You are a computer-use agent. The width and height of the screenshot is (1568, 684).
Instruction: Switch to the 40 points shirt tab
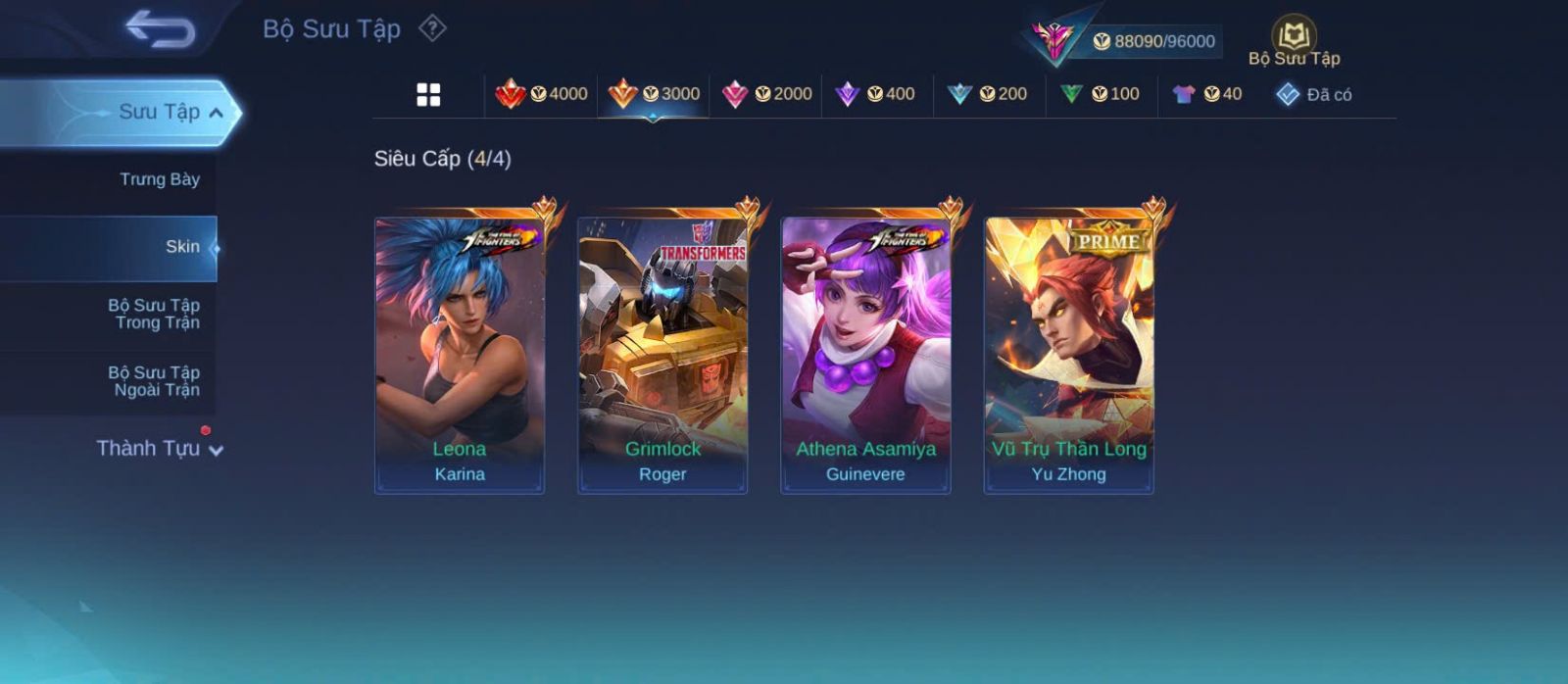pos(1207,94)
